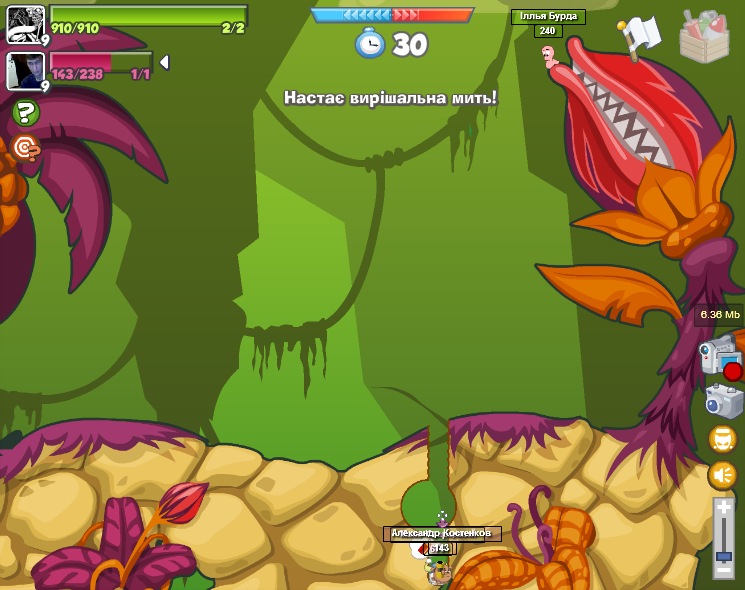Open the weapon crate inventory
Image resolution: width=745 pixels, height=590 pixels.
[704, 37]
